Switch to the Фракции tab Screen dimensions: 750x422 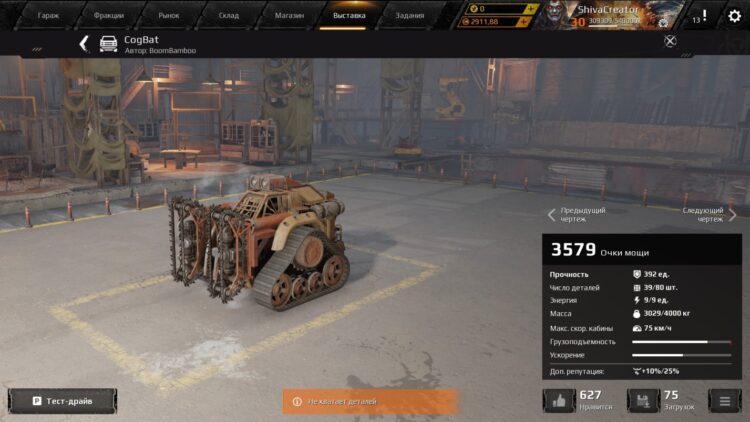108,16
